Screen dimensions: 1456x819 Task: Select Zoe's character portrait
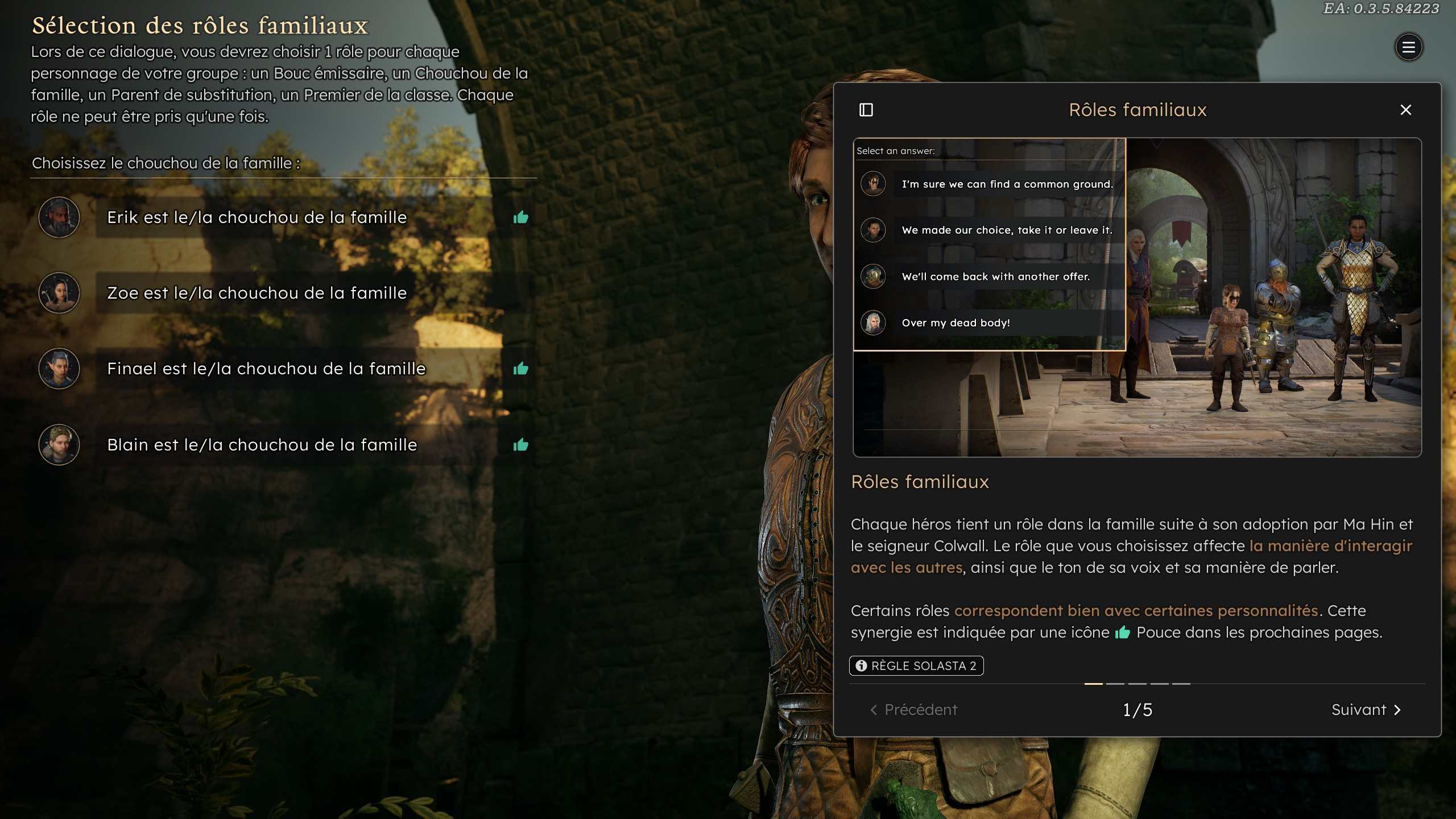[59, 293]
